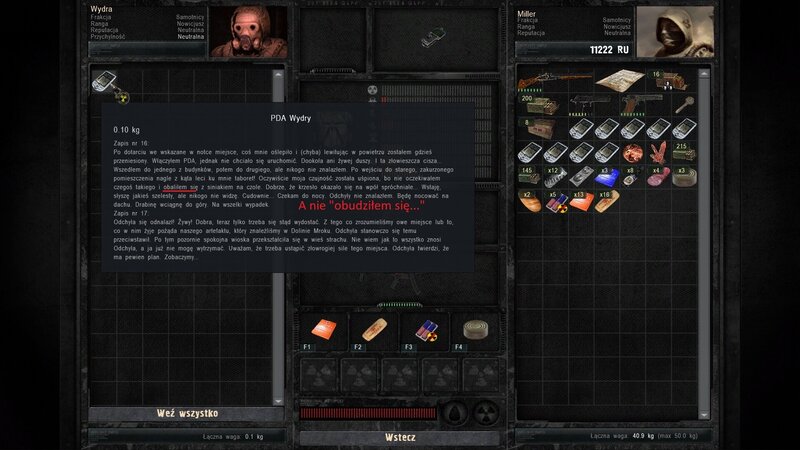
Task: Go back with the "Wstecz" button
Action: pos(399,437)
